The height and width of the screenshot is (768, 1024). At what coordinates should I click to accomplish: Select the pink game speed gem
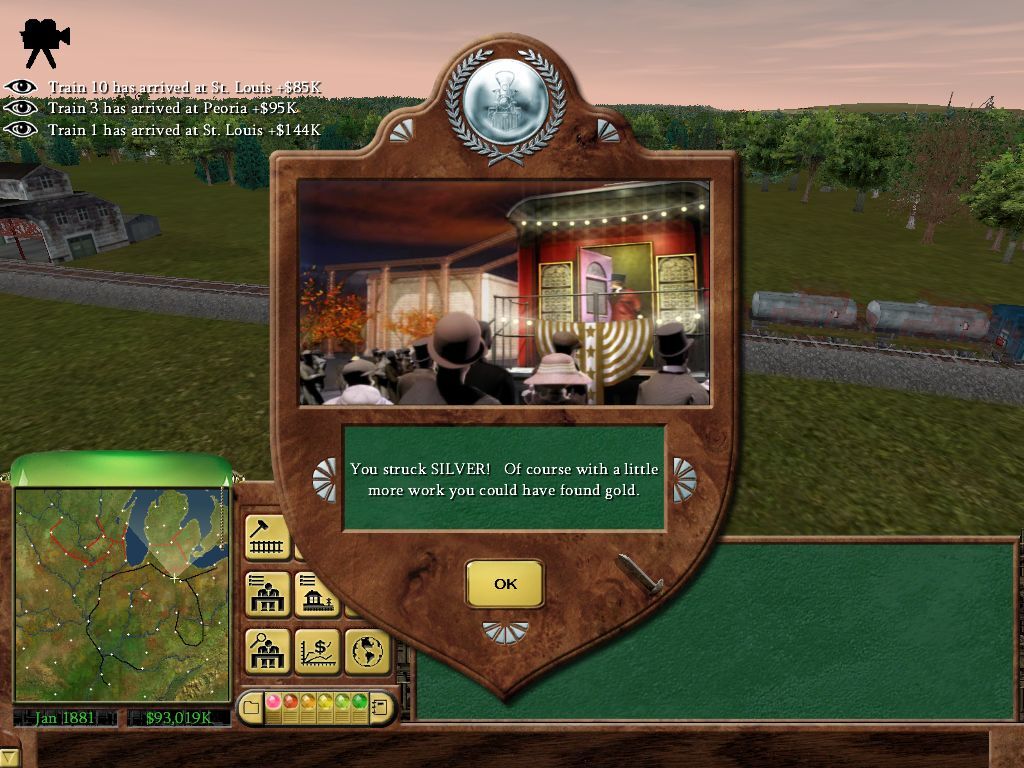(x=272, y=702)
